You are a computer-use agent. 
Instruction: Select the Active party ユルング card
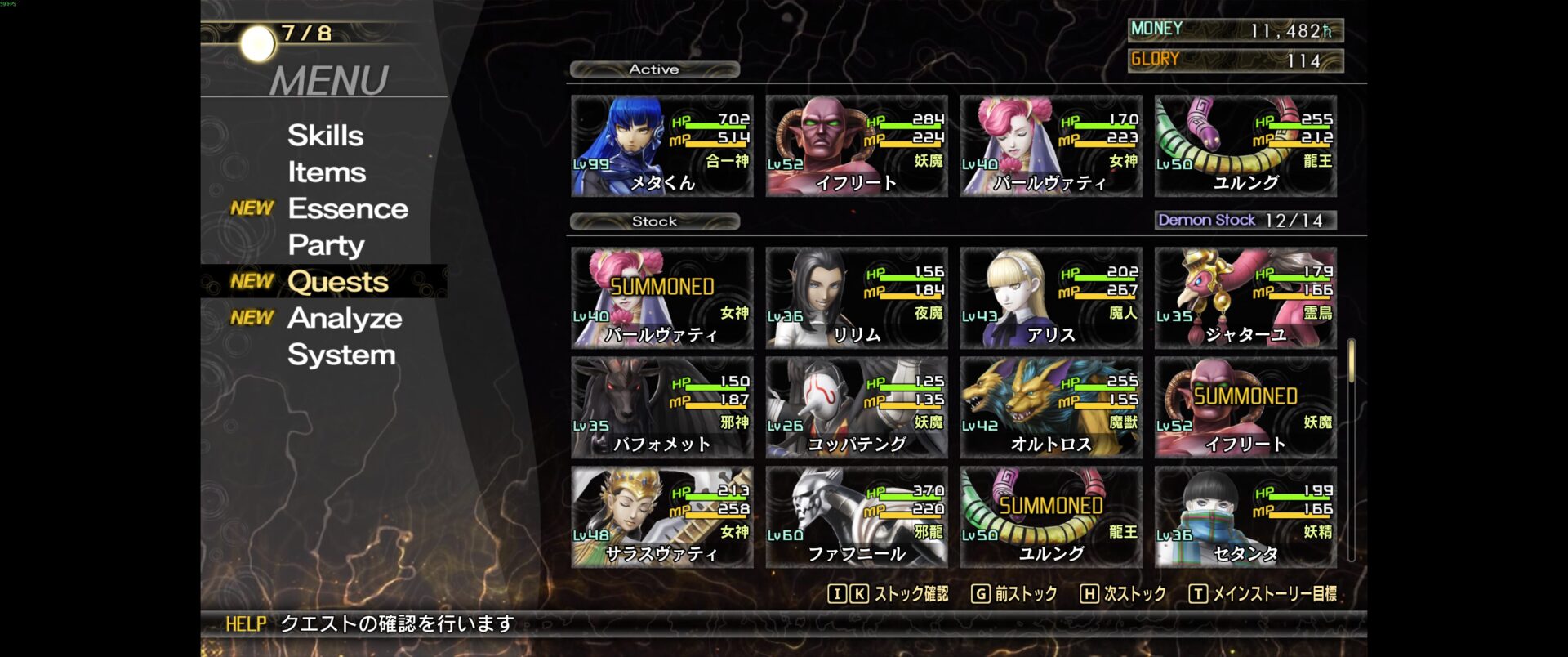coord(1245,146)
